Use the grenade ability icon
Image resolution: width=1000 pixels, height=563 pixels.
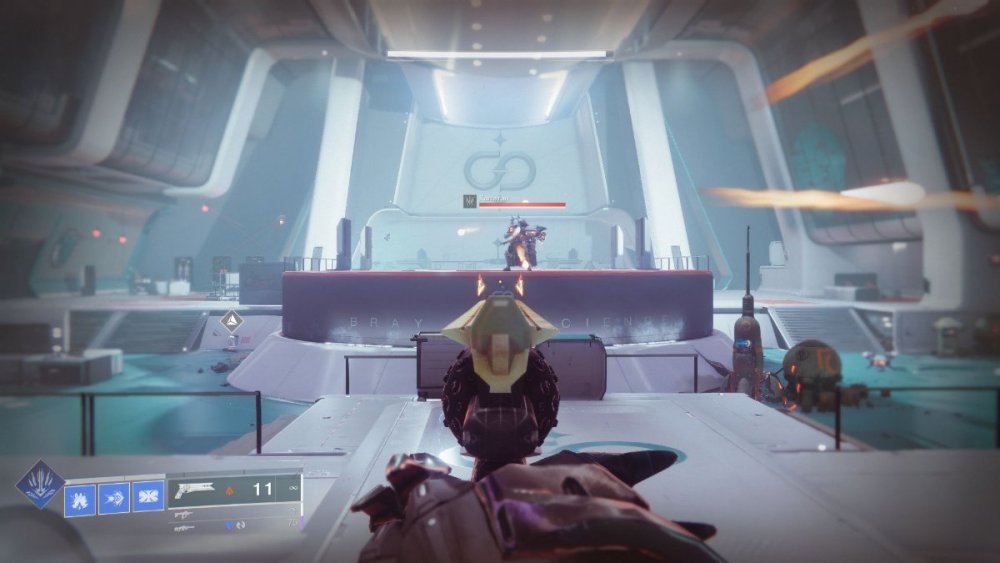pos(80,496)
